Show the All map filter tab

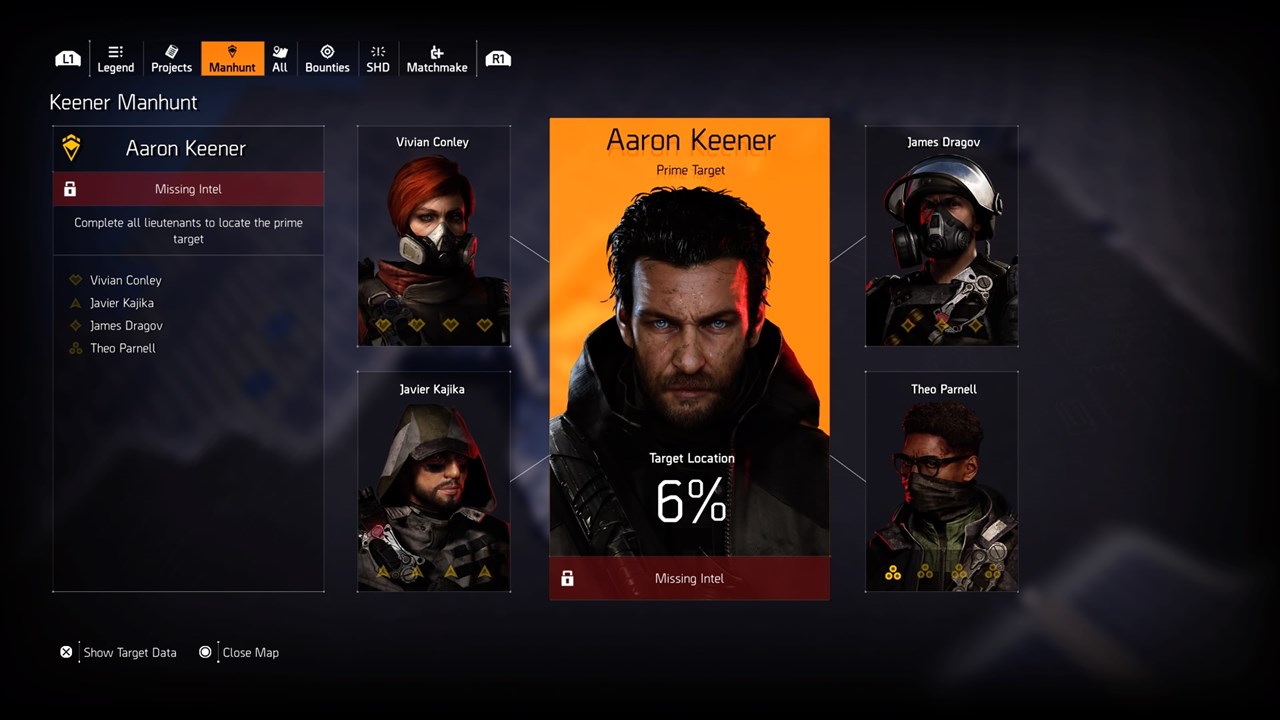coord(280,58)
